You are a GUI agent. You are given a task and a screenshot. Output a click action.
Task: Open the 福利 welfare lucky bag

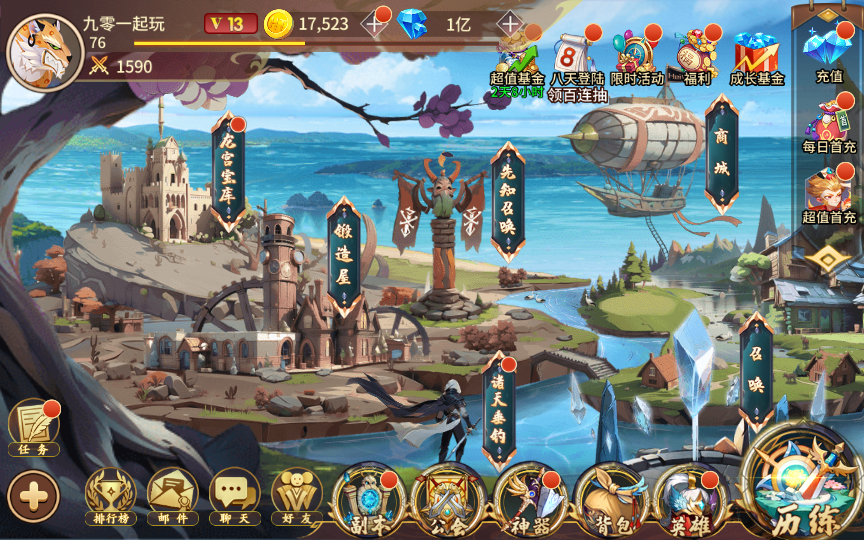[x=695, y=55]
